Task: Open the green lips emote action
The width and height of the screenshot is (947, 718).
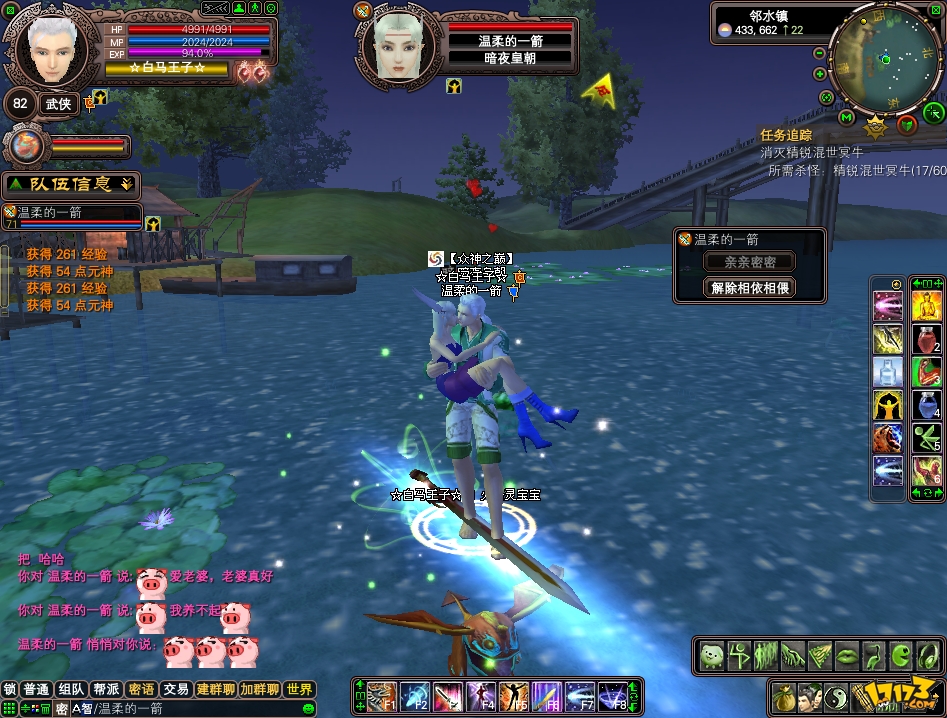Action: click(x=846, y=655)
